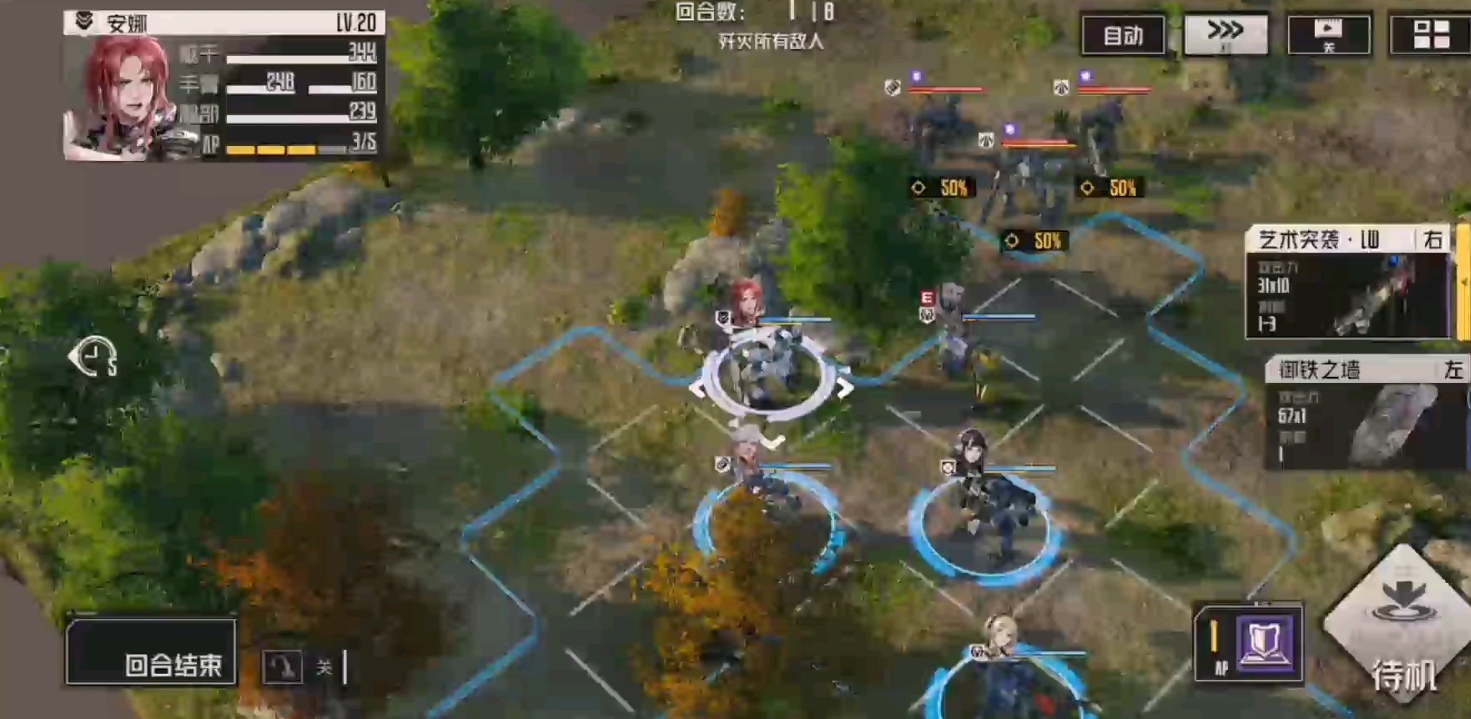Image resolution: width=1471 pixels, height=719 pixels.
Task: Toggle the battle animation playback button
Action: pos(1328,35)
